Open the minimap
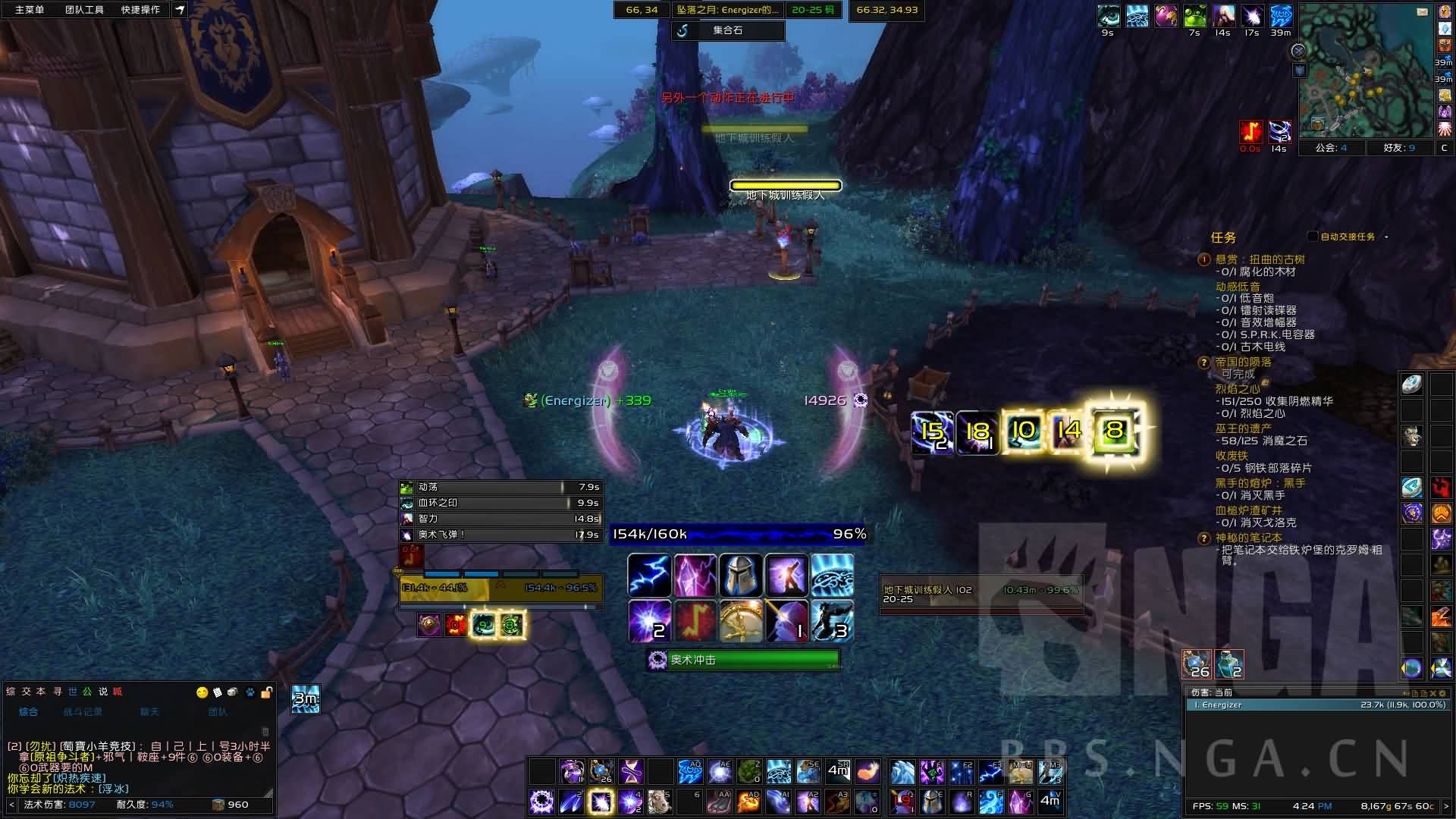Viewport: 1456px width, 819px height. pos(1366,72)
